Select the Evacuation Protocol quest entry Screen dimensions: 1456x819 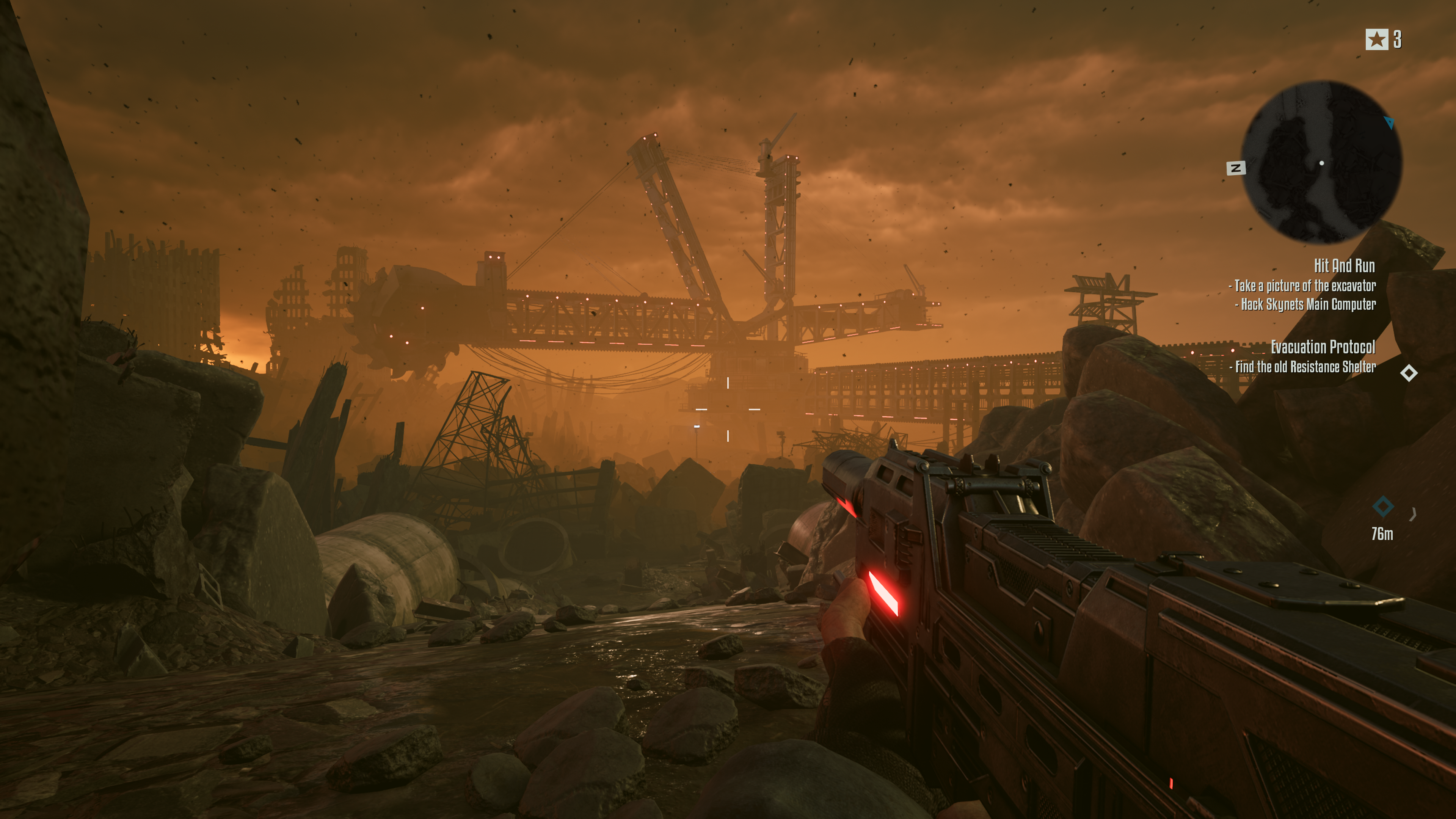click(1323, 347)
